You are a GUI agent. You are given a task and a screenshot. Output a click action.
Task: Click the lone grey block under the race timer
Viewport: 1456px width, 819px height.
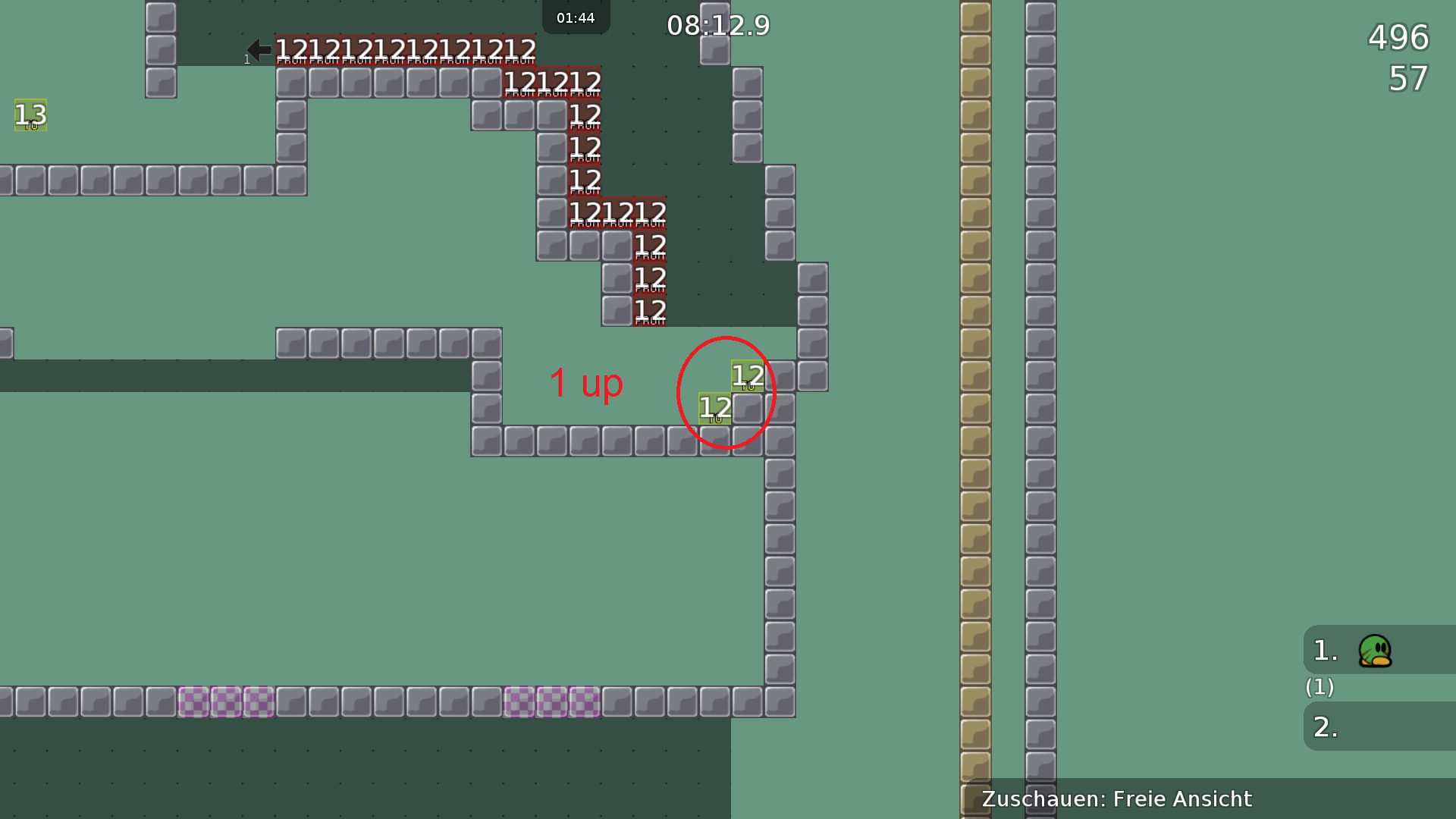(714, 49)
